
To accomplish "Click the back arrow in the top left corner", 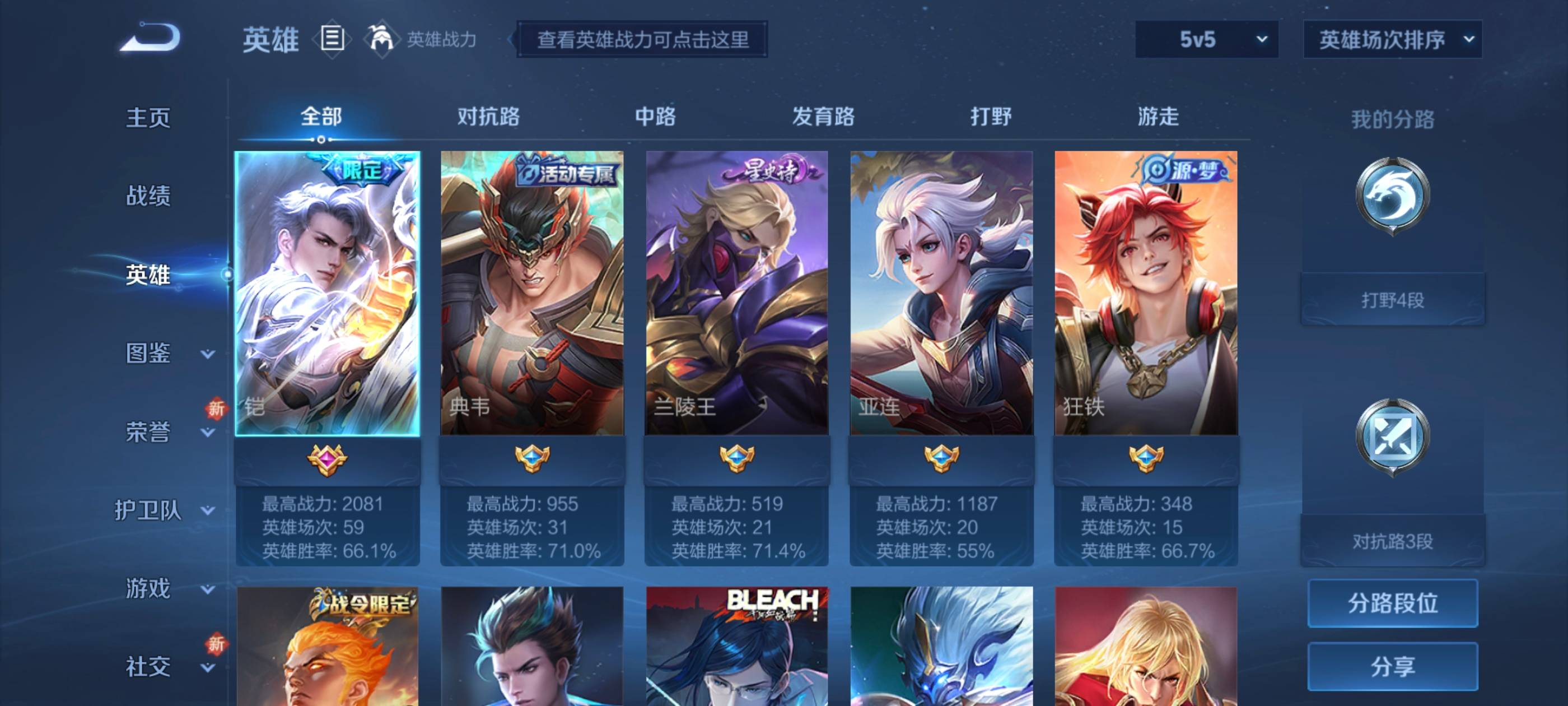I will pyautogui.click(x=149, y=38).
